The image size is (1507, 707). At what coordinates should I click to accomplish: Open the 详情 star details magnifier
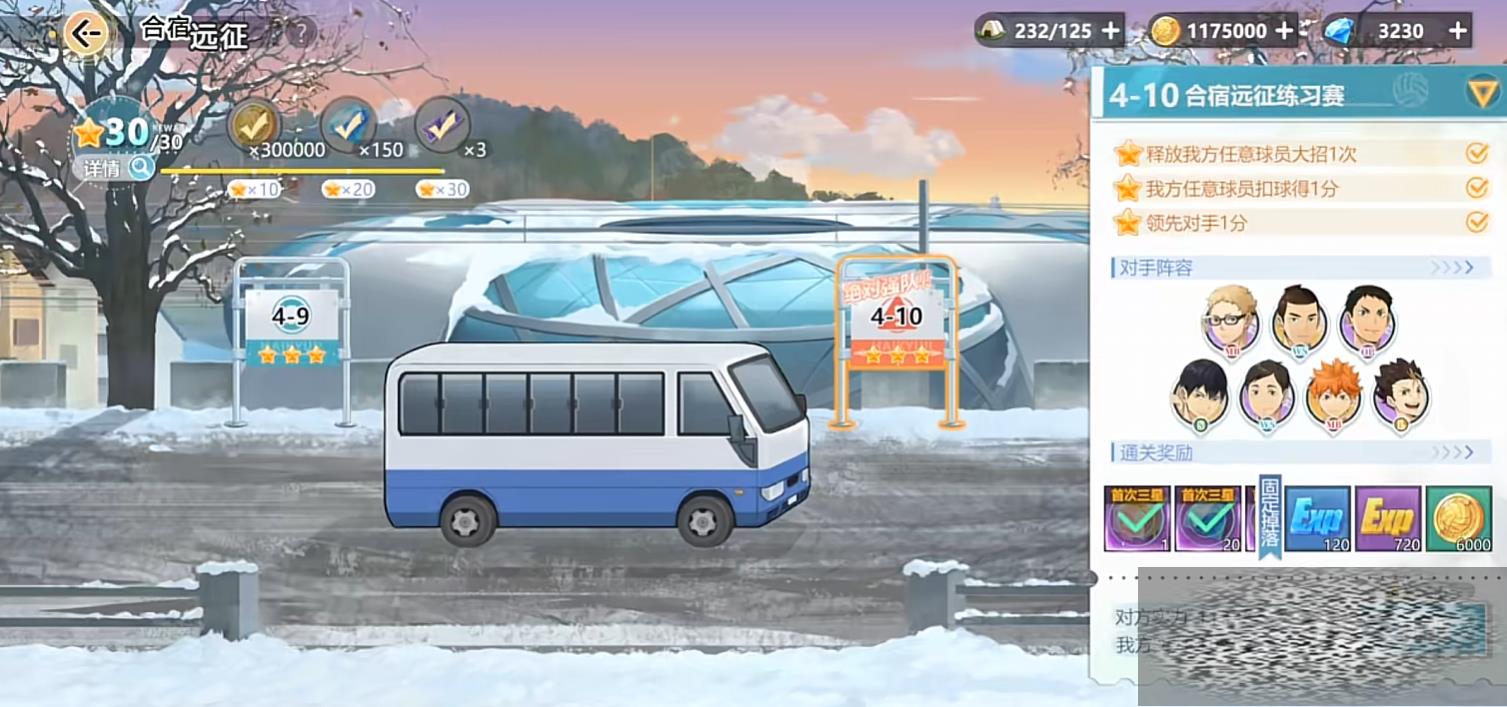(x=141, y=168)
